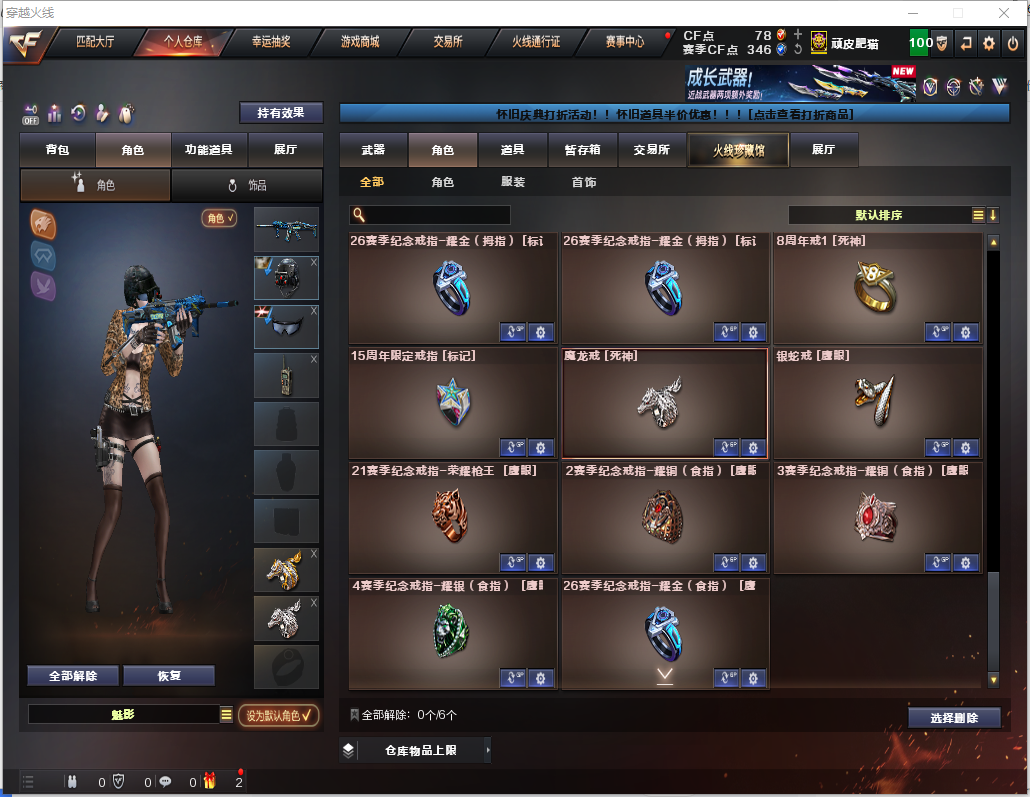
Task: Click the 持有效果 button
Action: point(281,113)
